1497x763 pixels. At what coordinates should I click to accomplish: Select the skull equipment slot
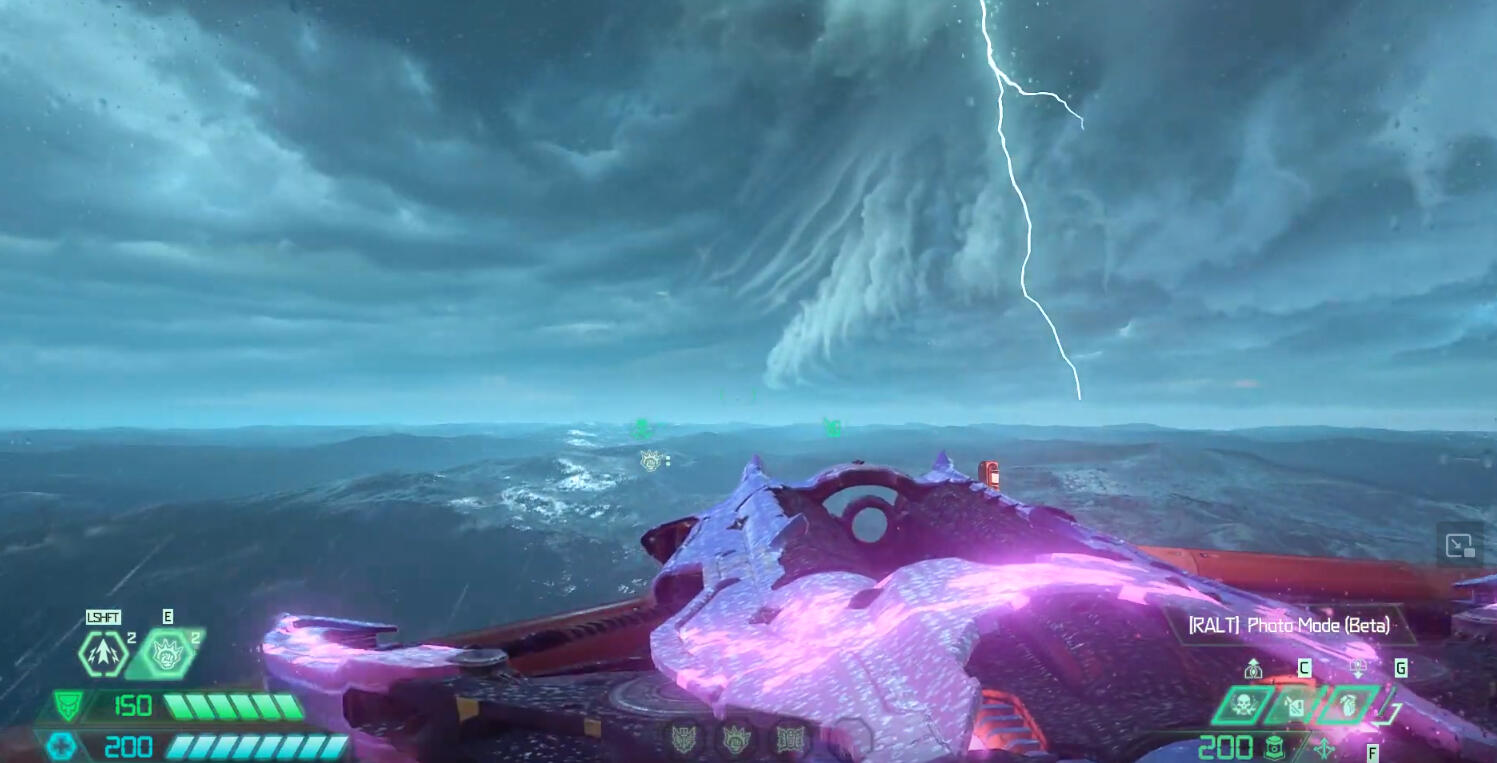[1243, 705]
